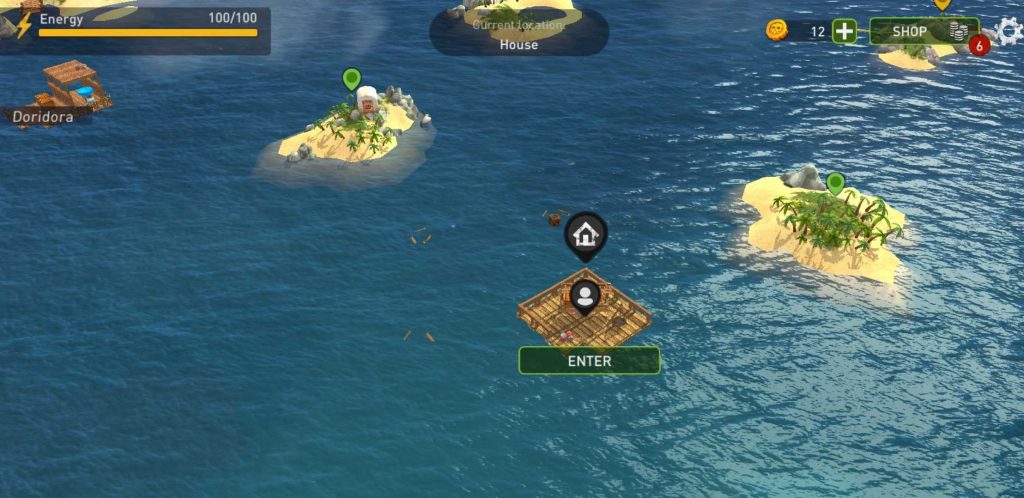The width and height of the screenshot is (1024, 498).
Task: Select the house location marker
Action: pos(586,234)
